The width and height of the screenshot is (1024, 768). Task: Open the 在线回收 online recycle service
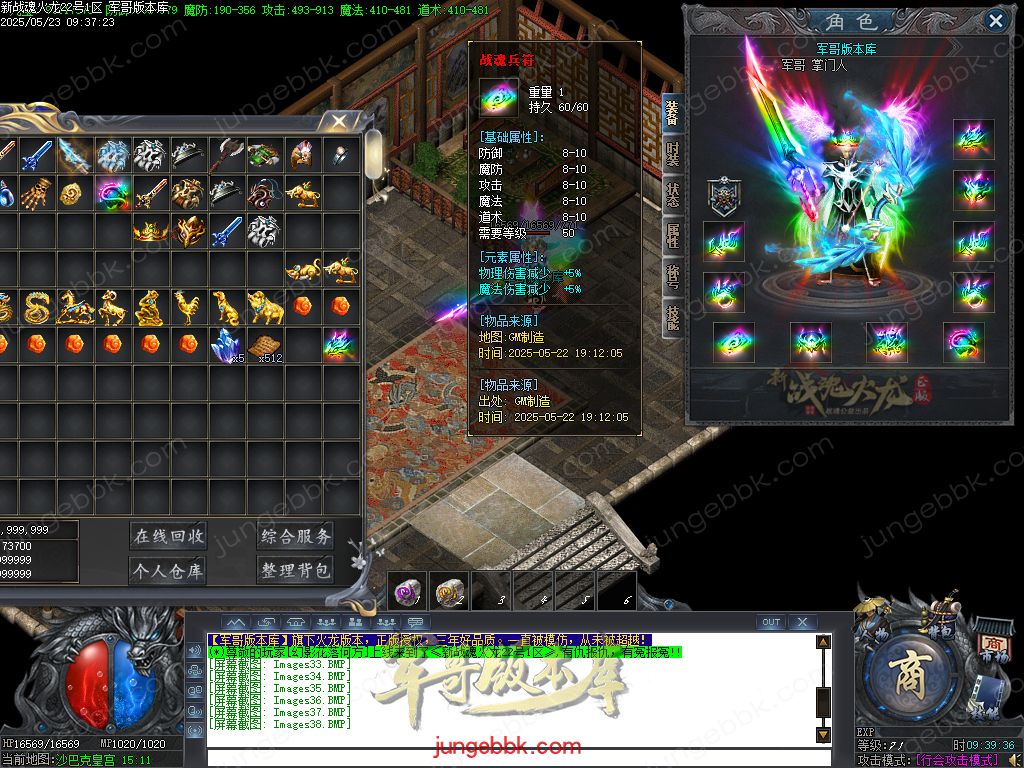168,536
